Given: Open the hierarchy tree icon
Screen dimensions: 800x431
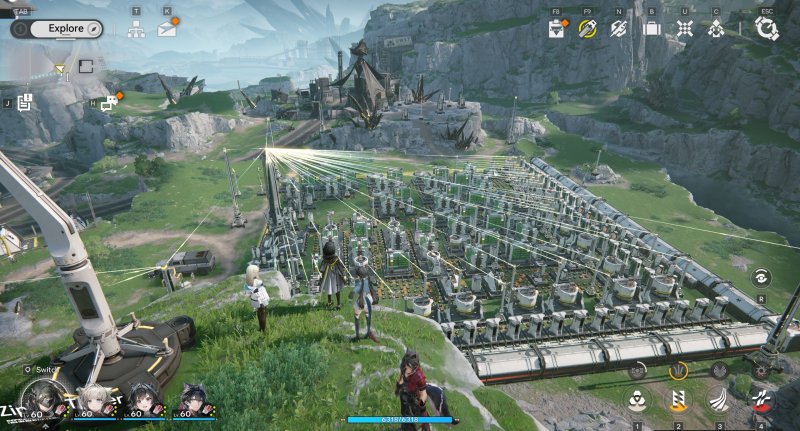Looking at the screenshot, I should pyautogui.click(x=136, y=29).
